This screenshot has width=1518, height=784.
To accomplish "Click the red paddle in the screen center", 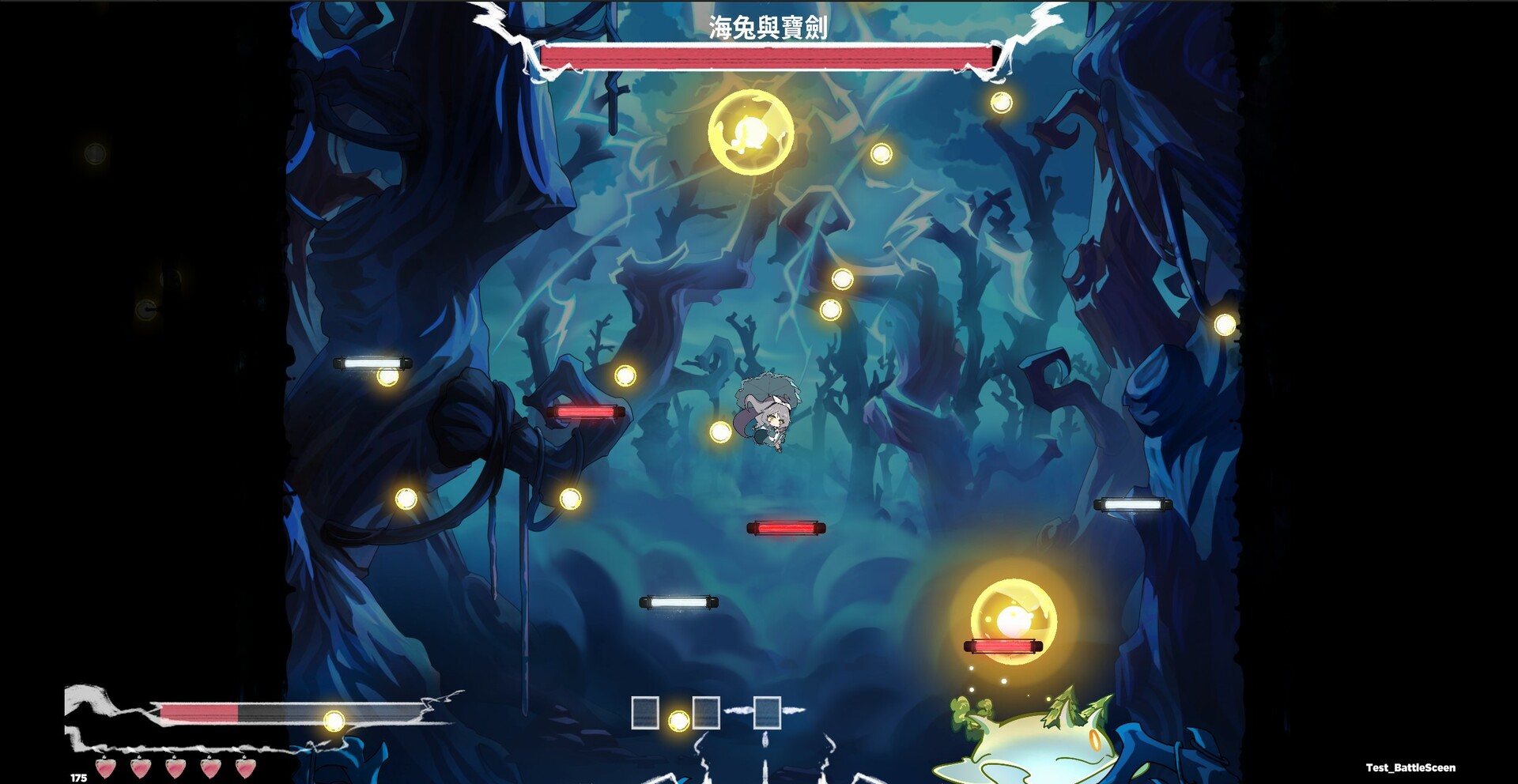I will (x=787, y=526).
